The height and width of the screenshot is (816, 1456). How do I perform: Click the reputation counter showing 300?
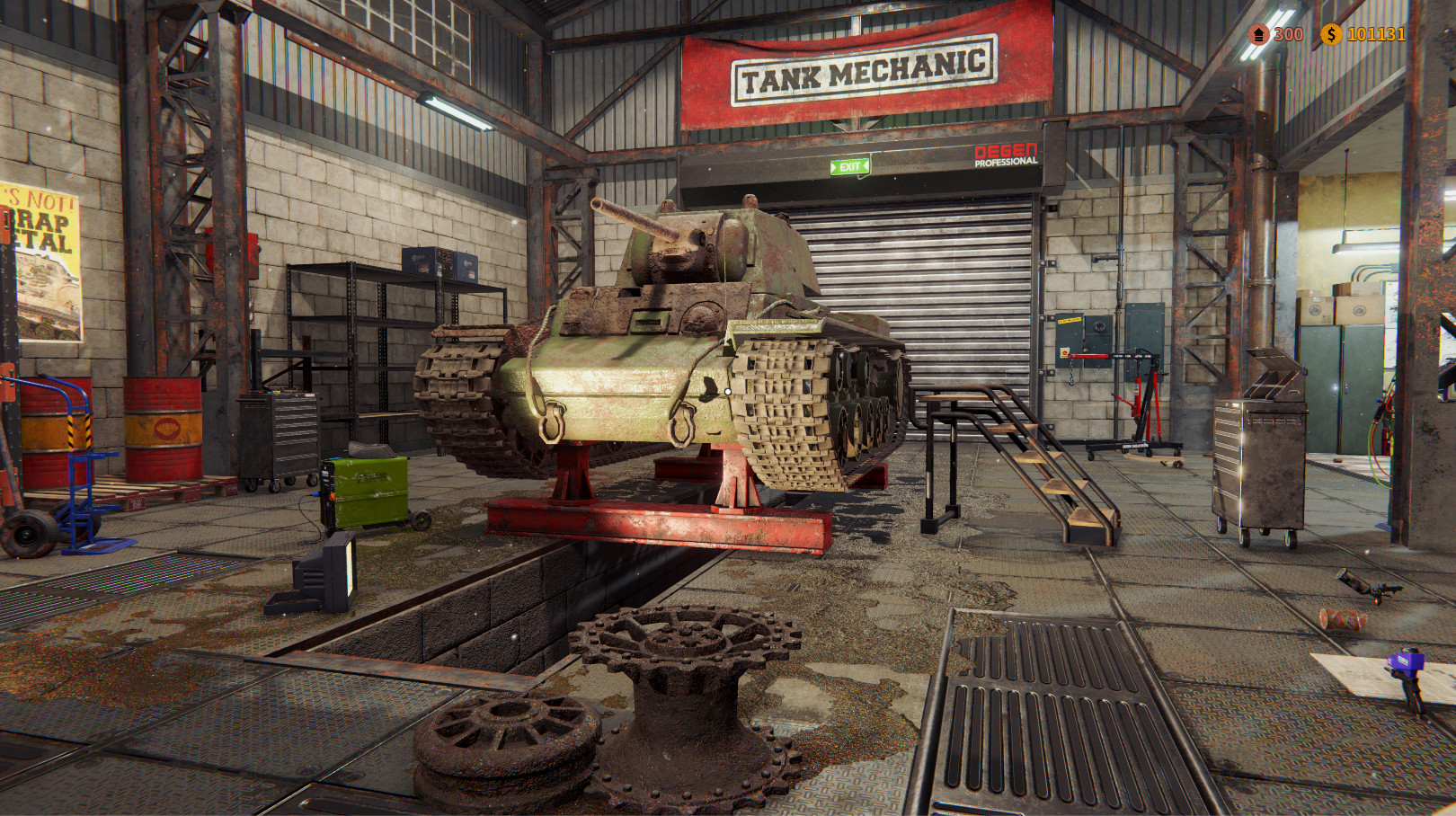pyautogui.click(x=1288, y=36)
